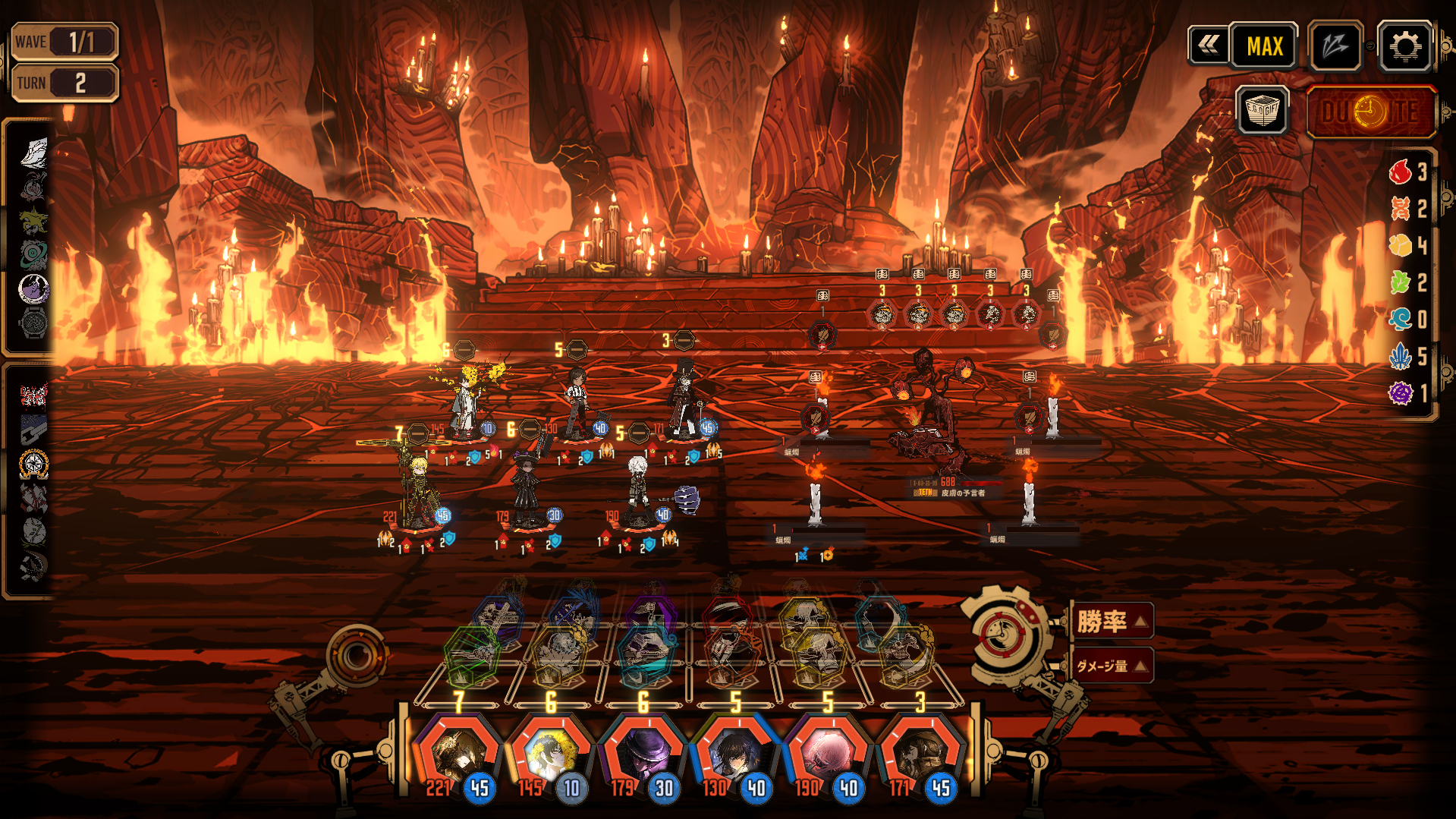This screenshot has width=1456, height=819.
Task: Inspect the wristwatch gift icon
Action: 33,323
